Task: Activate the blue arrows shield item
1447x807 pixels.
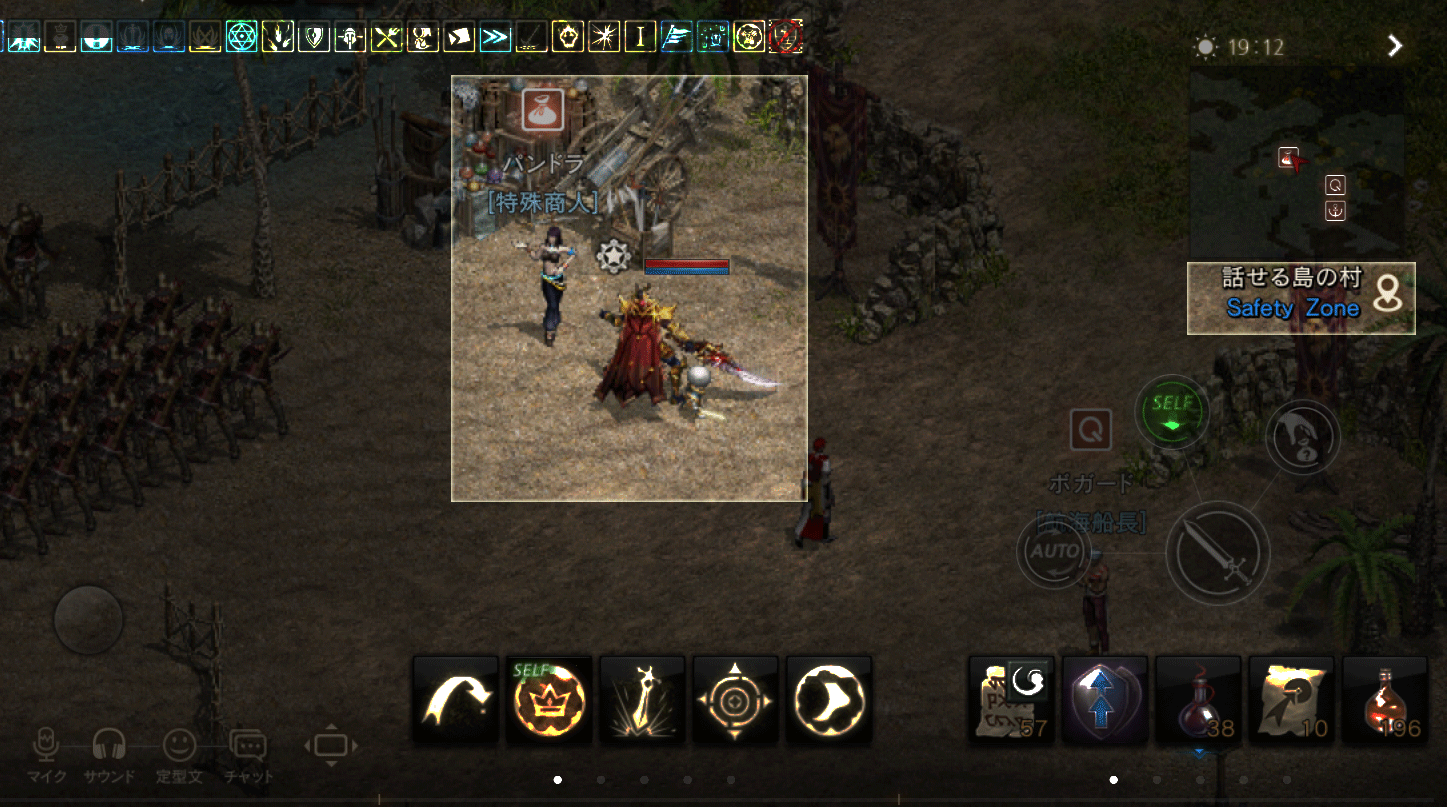Action: click(1105, 699)
